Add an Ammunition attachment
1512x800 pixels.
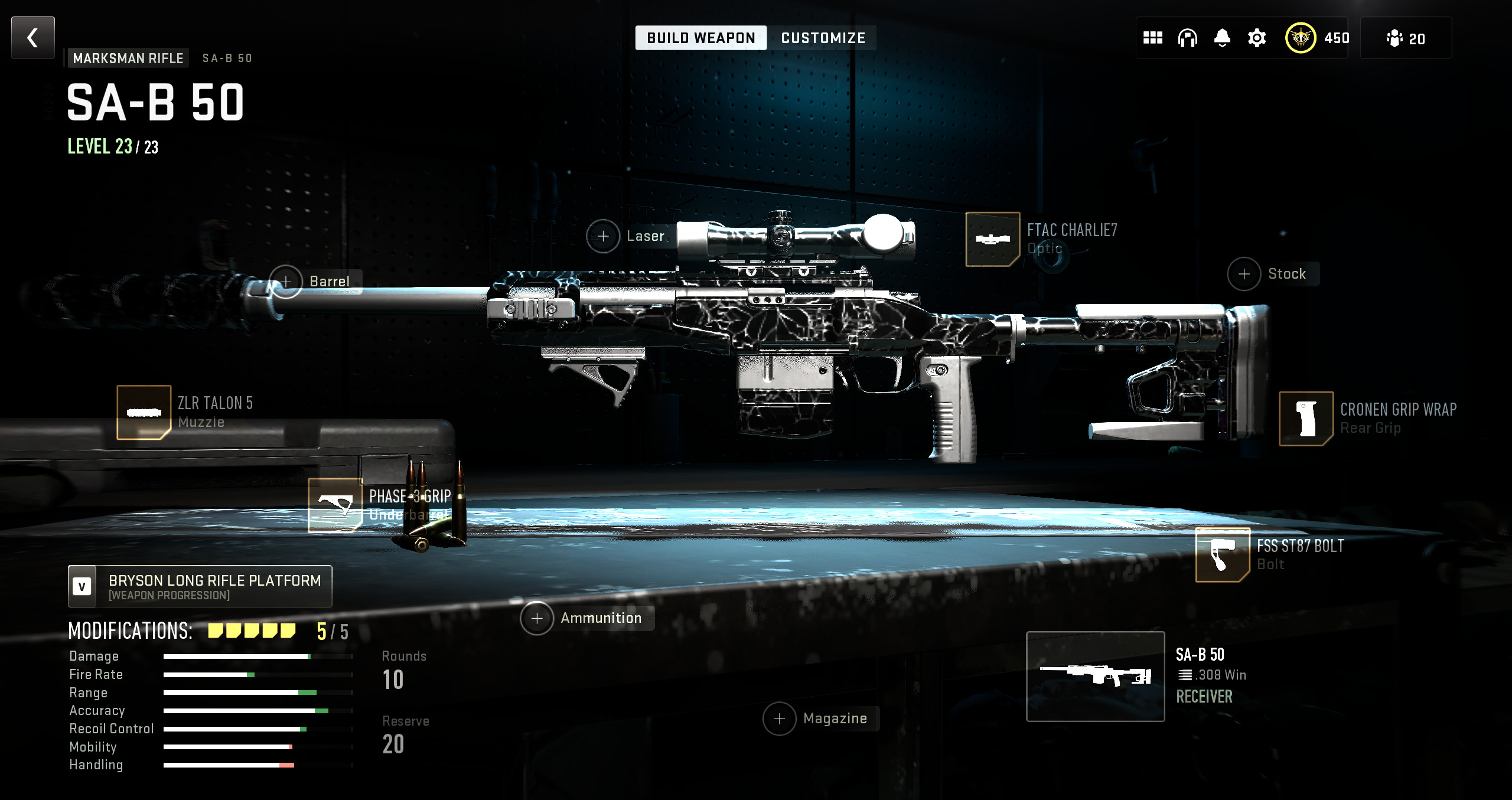[x=537, y=618]
